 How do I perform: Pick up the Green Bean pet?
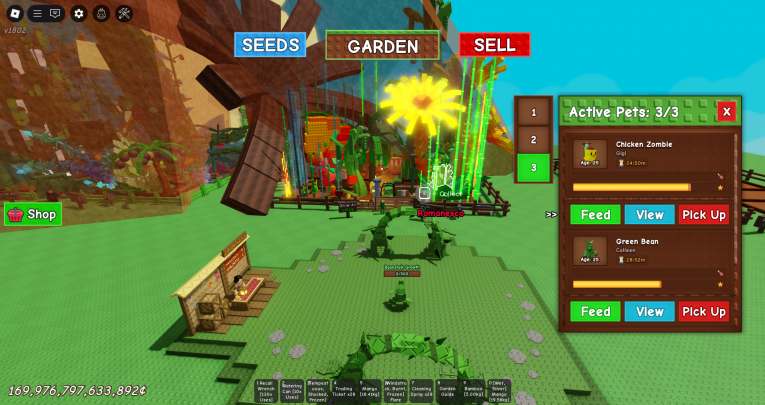click(704, 312)
